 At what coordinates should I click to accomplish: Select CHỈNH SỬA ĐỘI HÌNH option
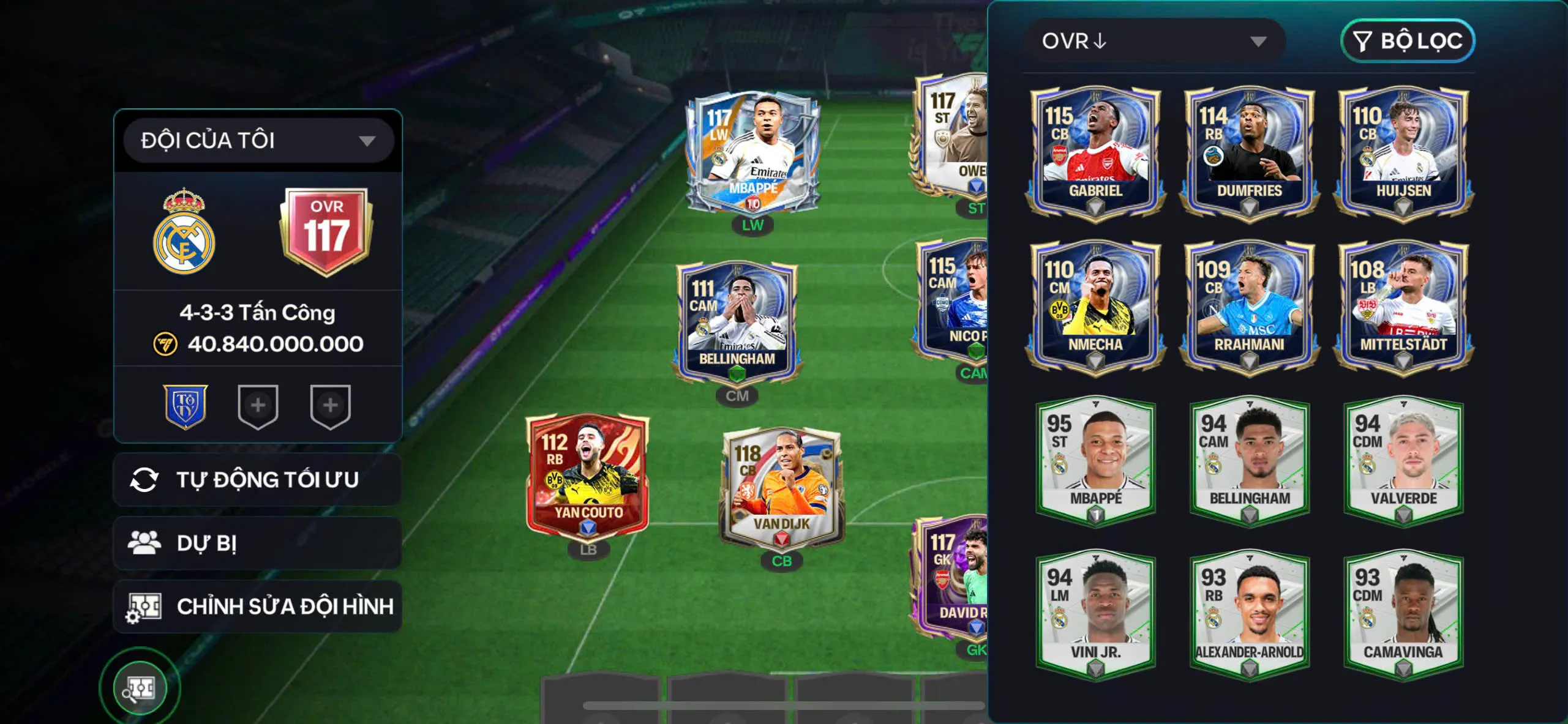258,606
